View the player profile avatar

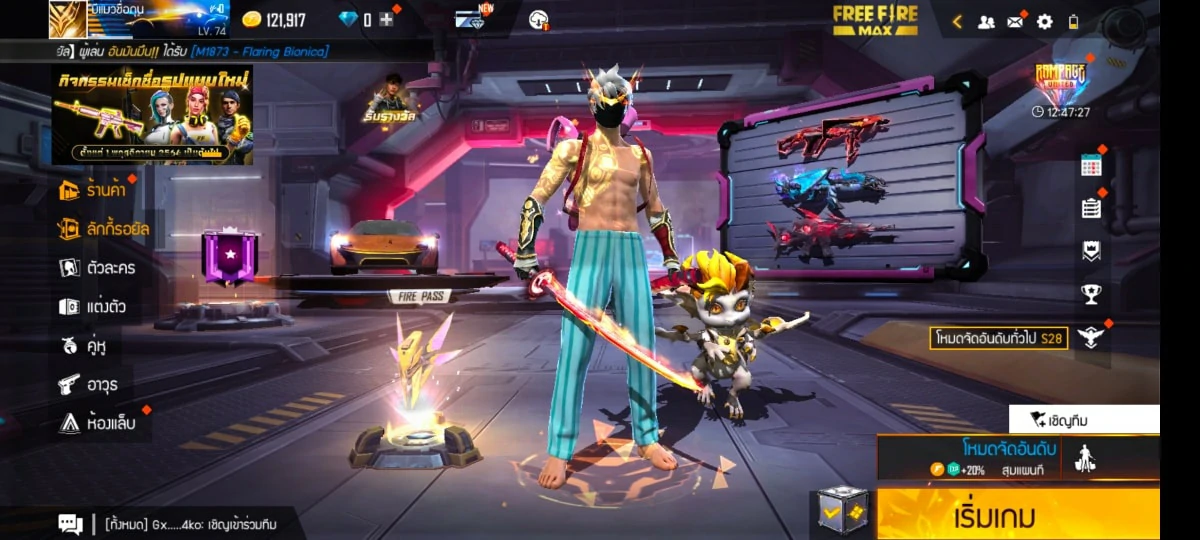[68, 19]
